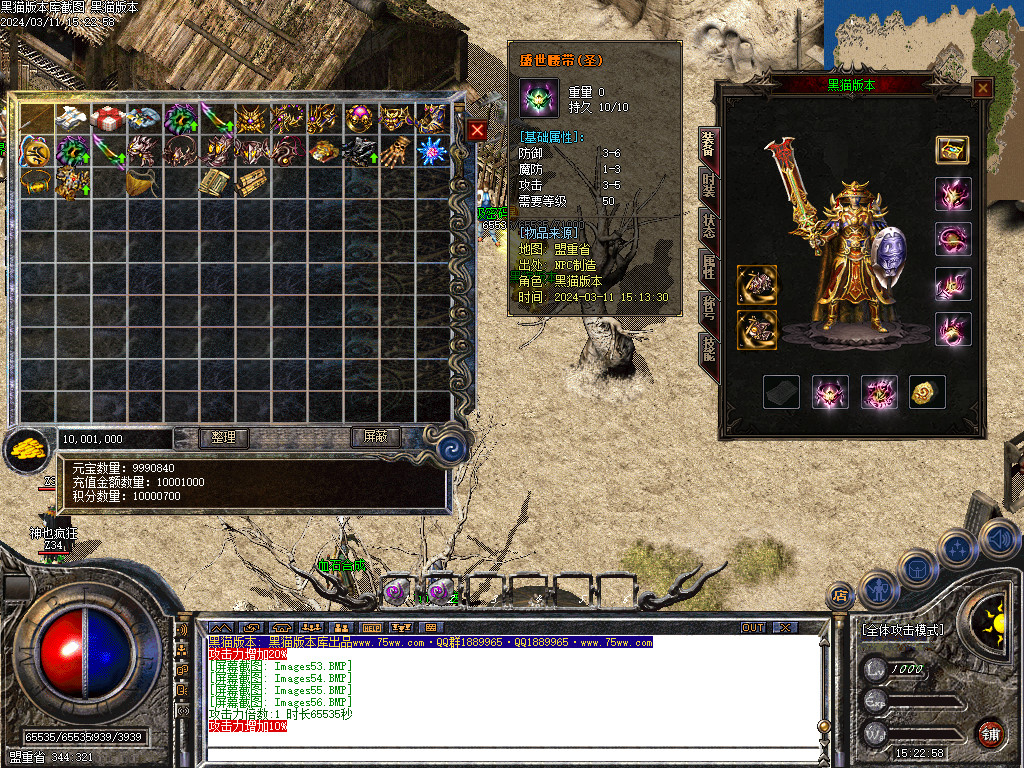
Task: Show the 属性 attributes tab
Action: 708,267
